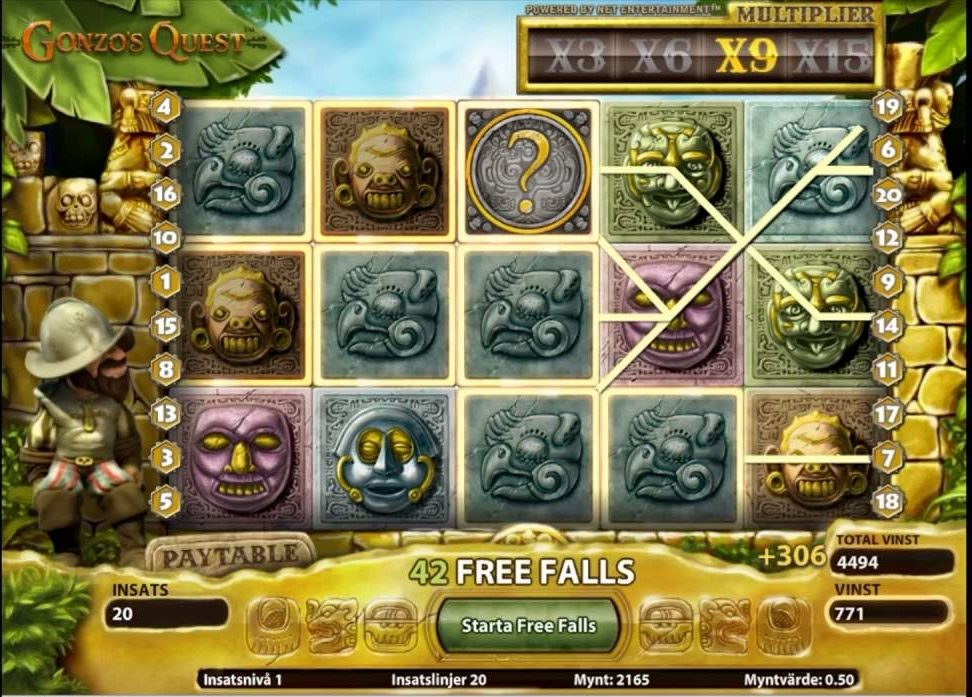Choose payline 7 marker
972x697 pixels.
pyautogui.click(x=886, y=457)
